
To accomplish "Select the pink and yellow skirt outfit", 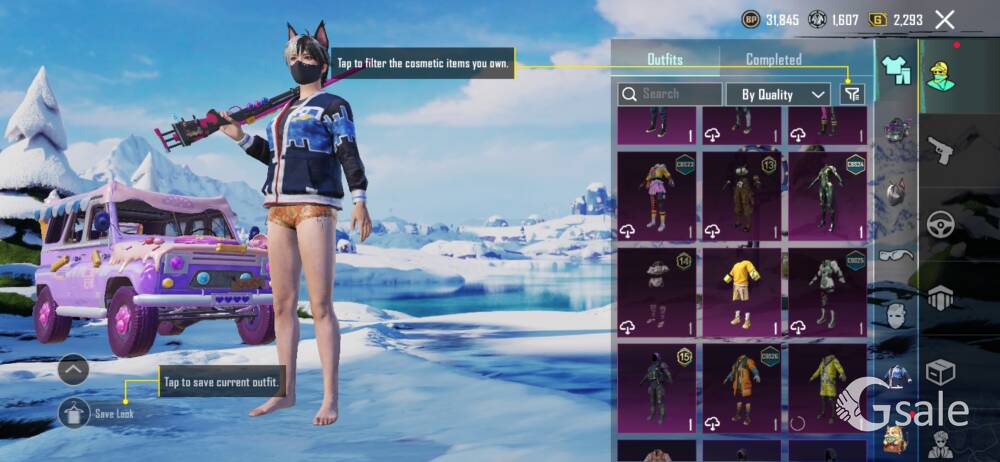I will (656, 195).
